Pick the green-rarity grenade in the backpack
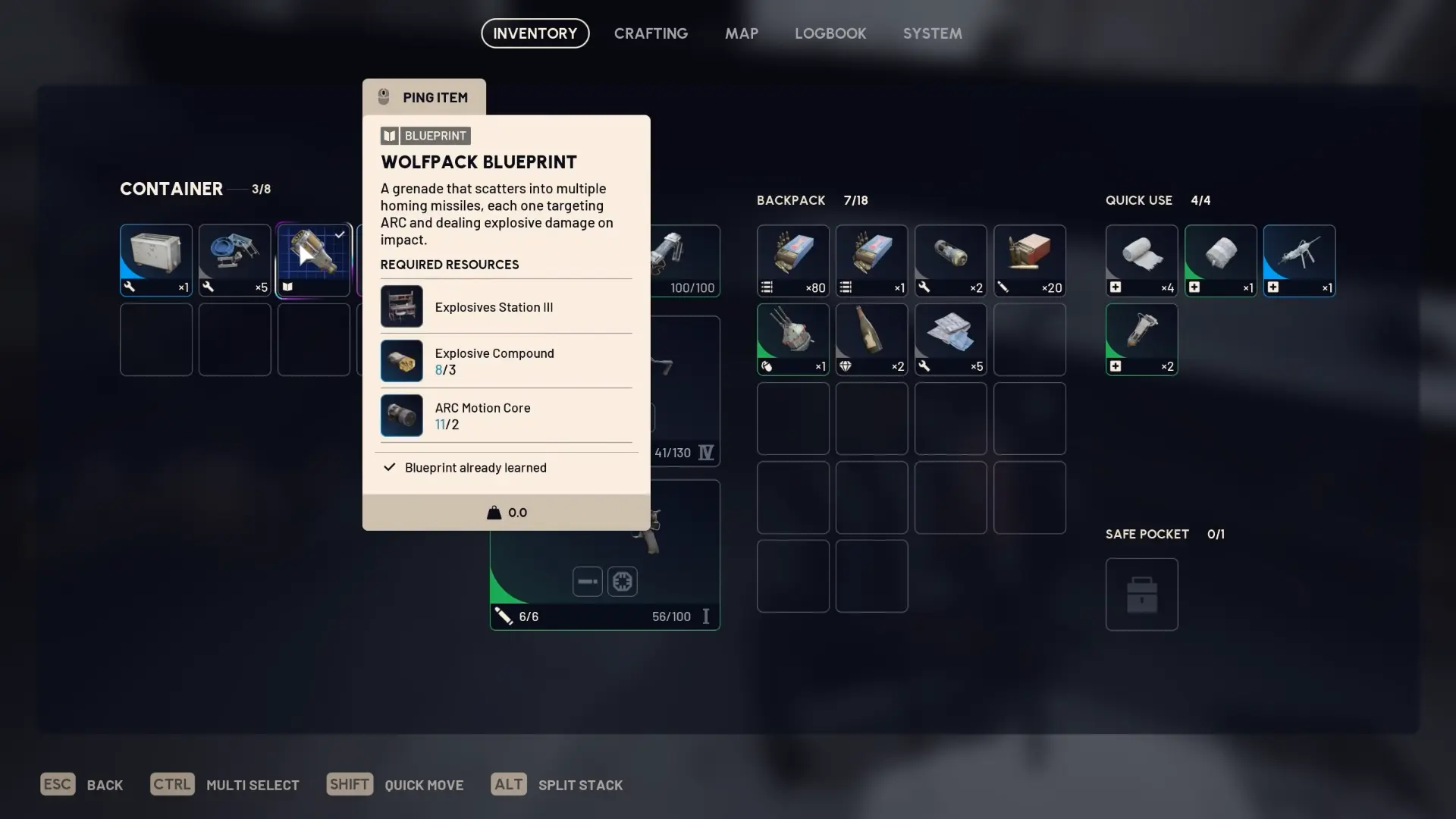 [x=792, y=339]
